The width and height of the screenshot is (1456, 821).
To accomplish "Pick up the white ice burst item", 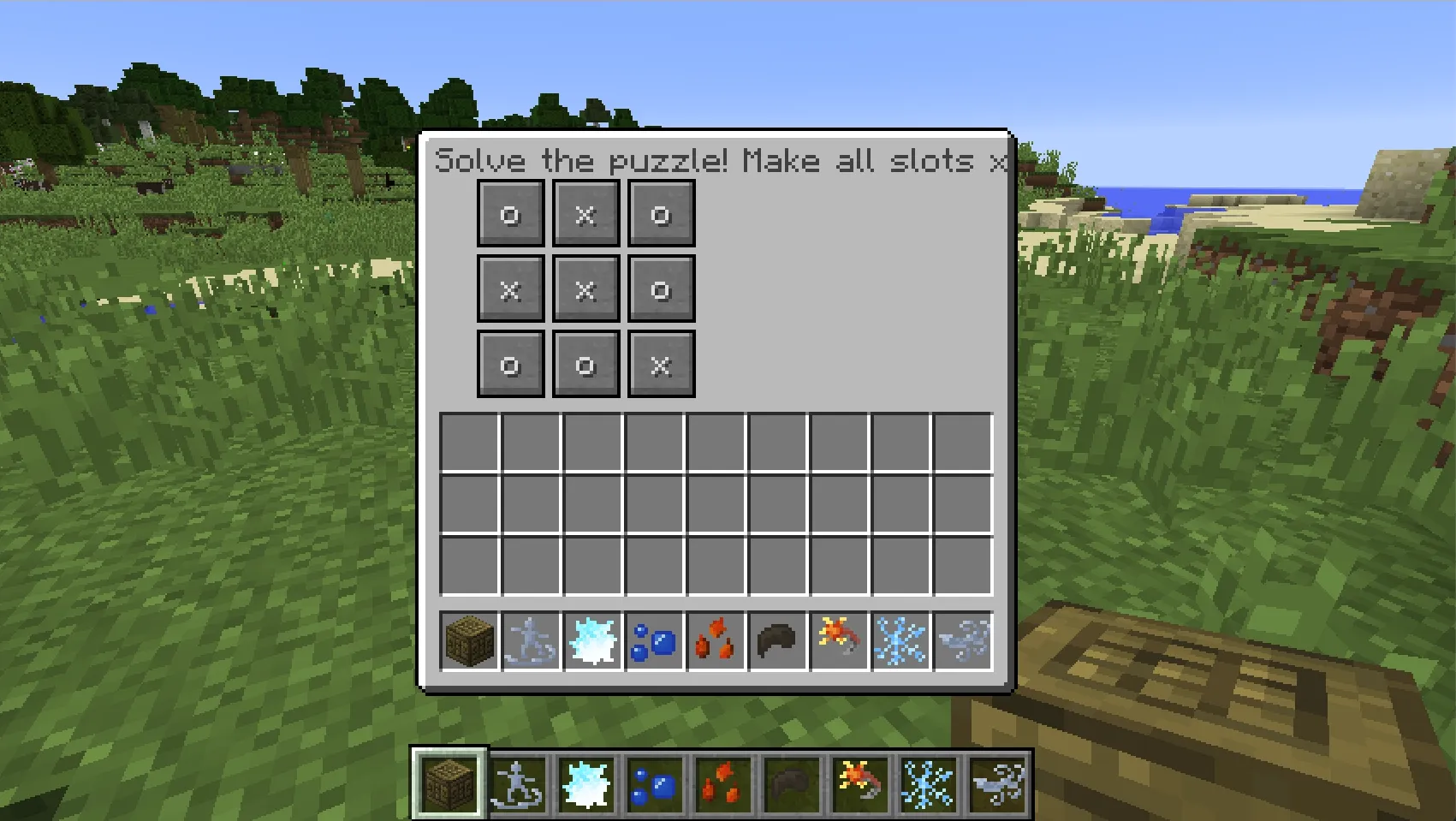I will [x=591, y=640].
